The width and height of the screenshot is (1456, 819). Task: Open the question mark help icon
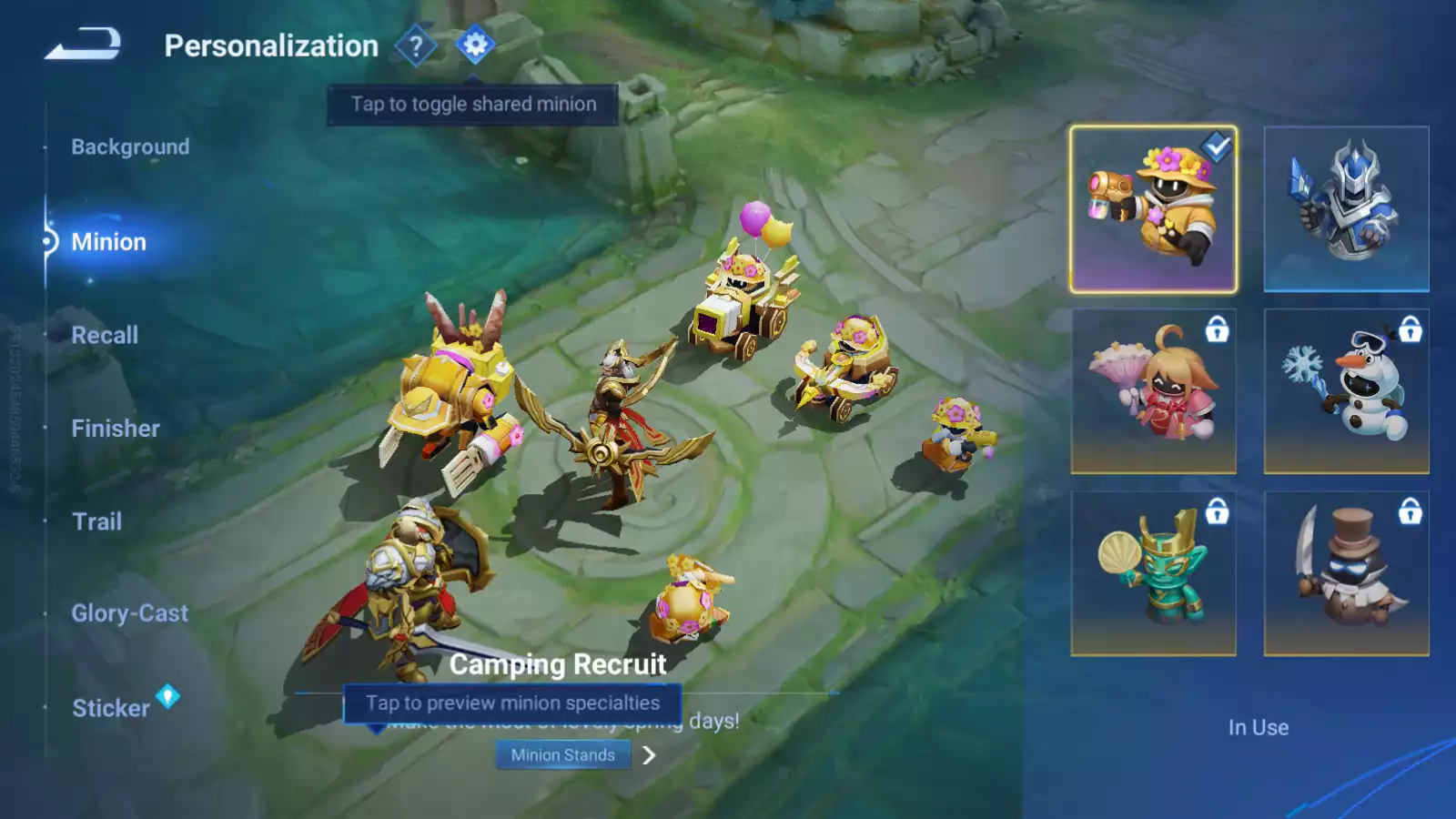[416, 45]
